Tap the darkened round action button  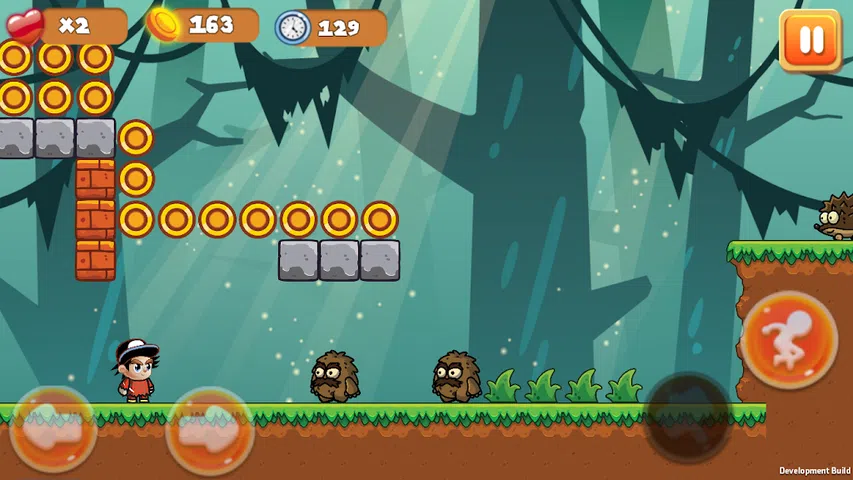tap(689, 419)
